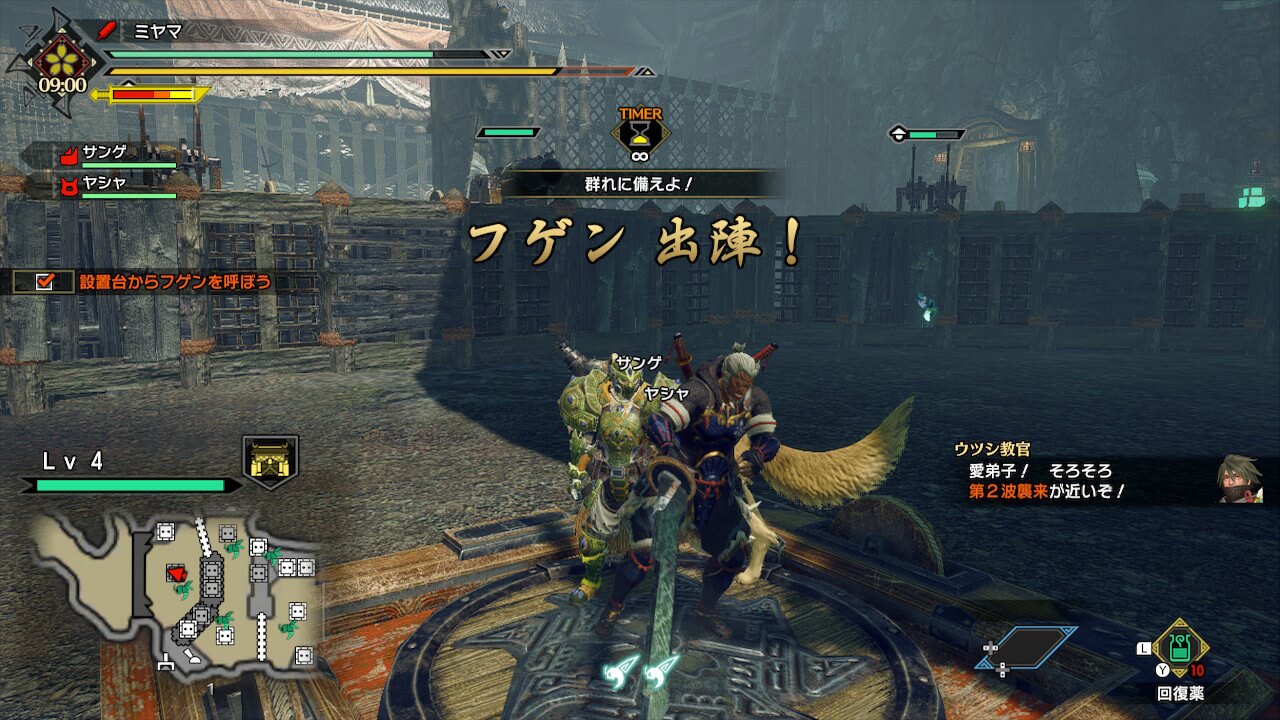Open the stronghold minimap
The height and width of the screenshot is (720, 1280).
(x=178, y=593)
